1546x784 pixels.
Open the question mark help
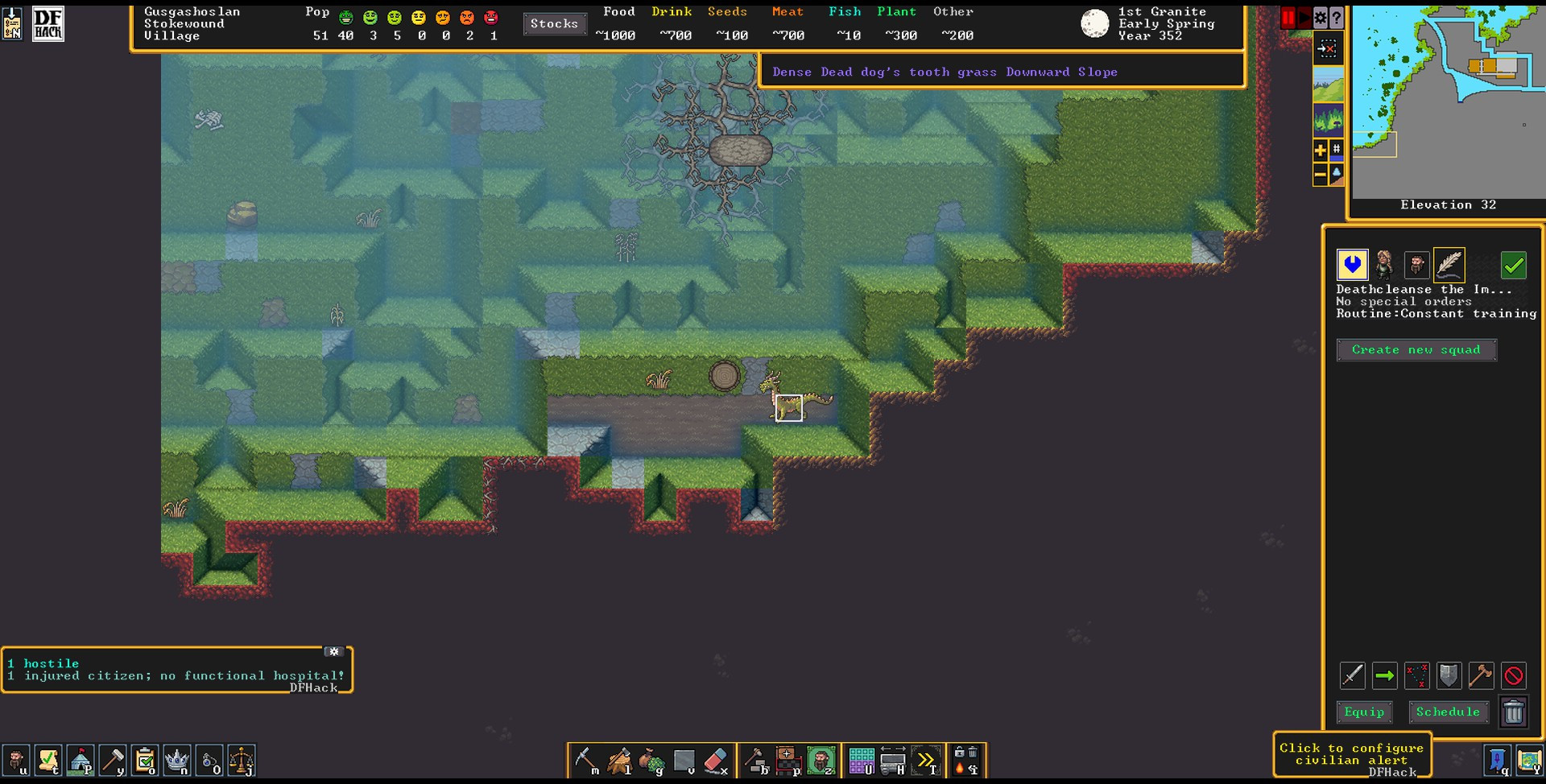1337,18
